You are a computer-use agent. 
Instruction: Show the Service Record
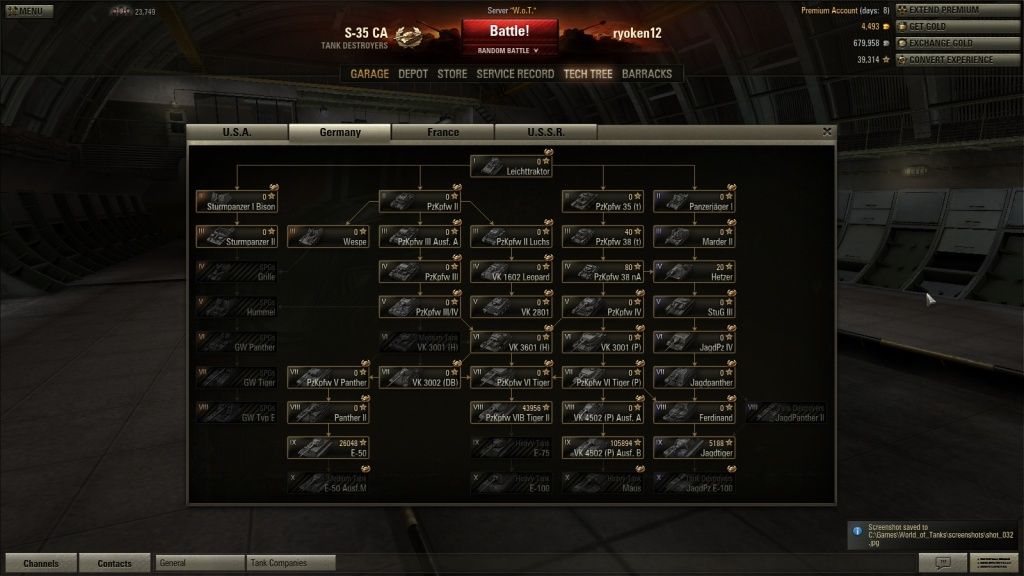515,74
